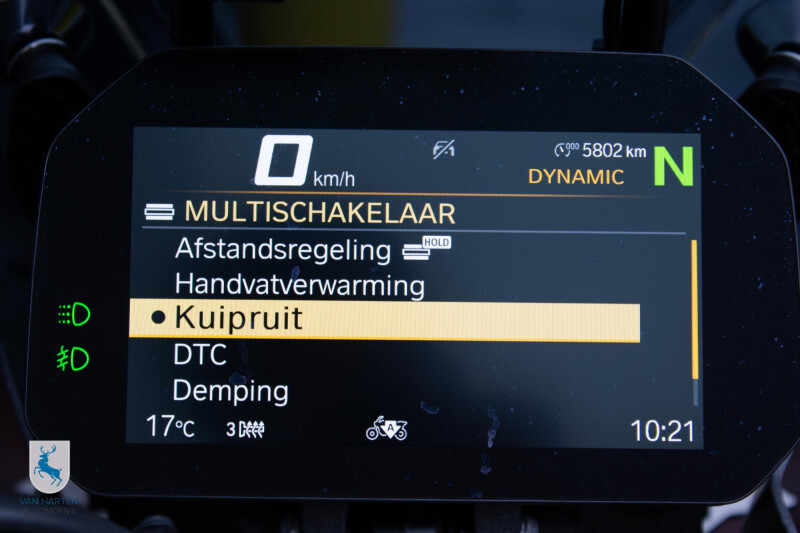This screenshot has width=800, height=533.
Task: Choose the Demping option
Action: pyautogui.click(x=231, y=390)
